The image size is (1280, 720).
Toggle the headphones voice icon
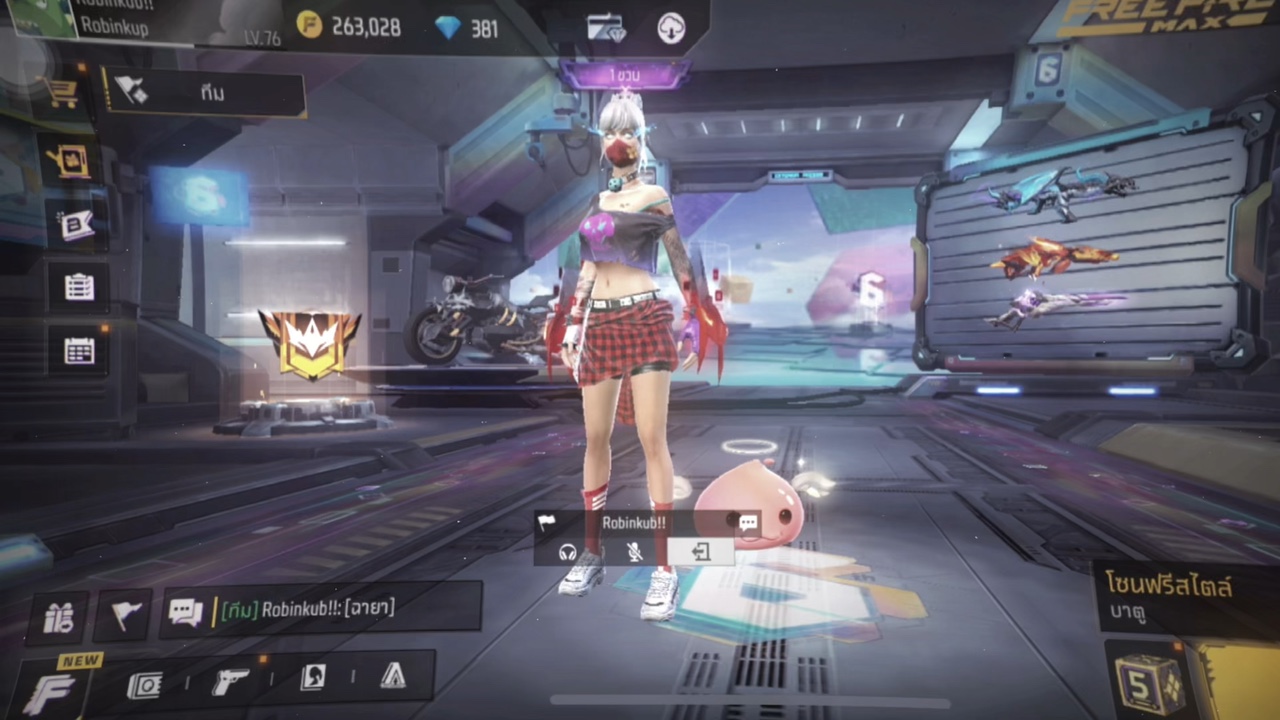[568, 551]
